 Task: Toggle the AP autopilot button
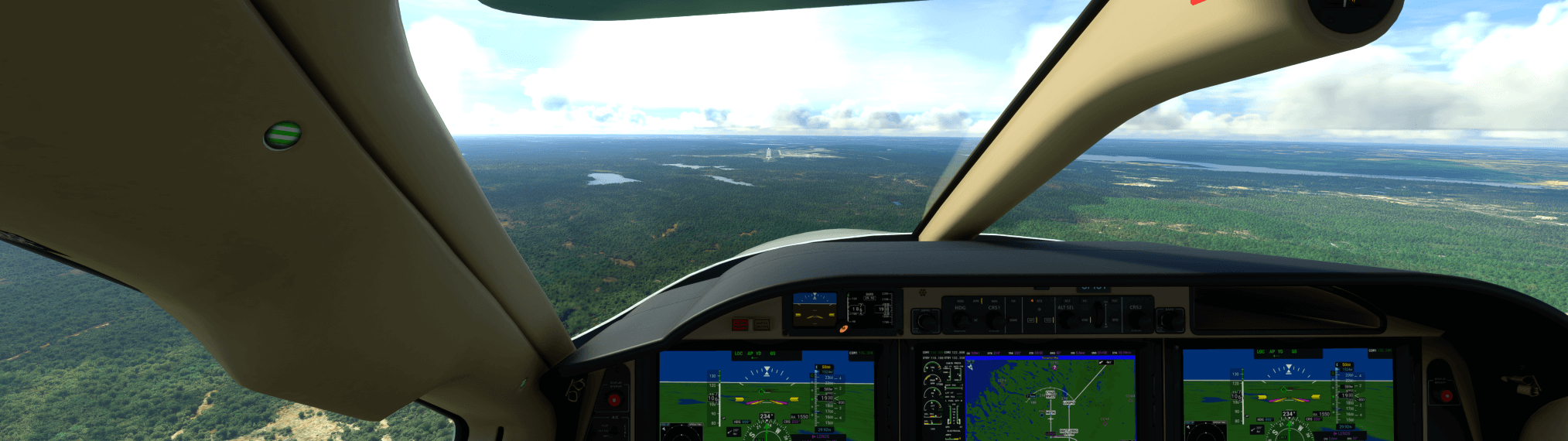1030,320
